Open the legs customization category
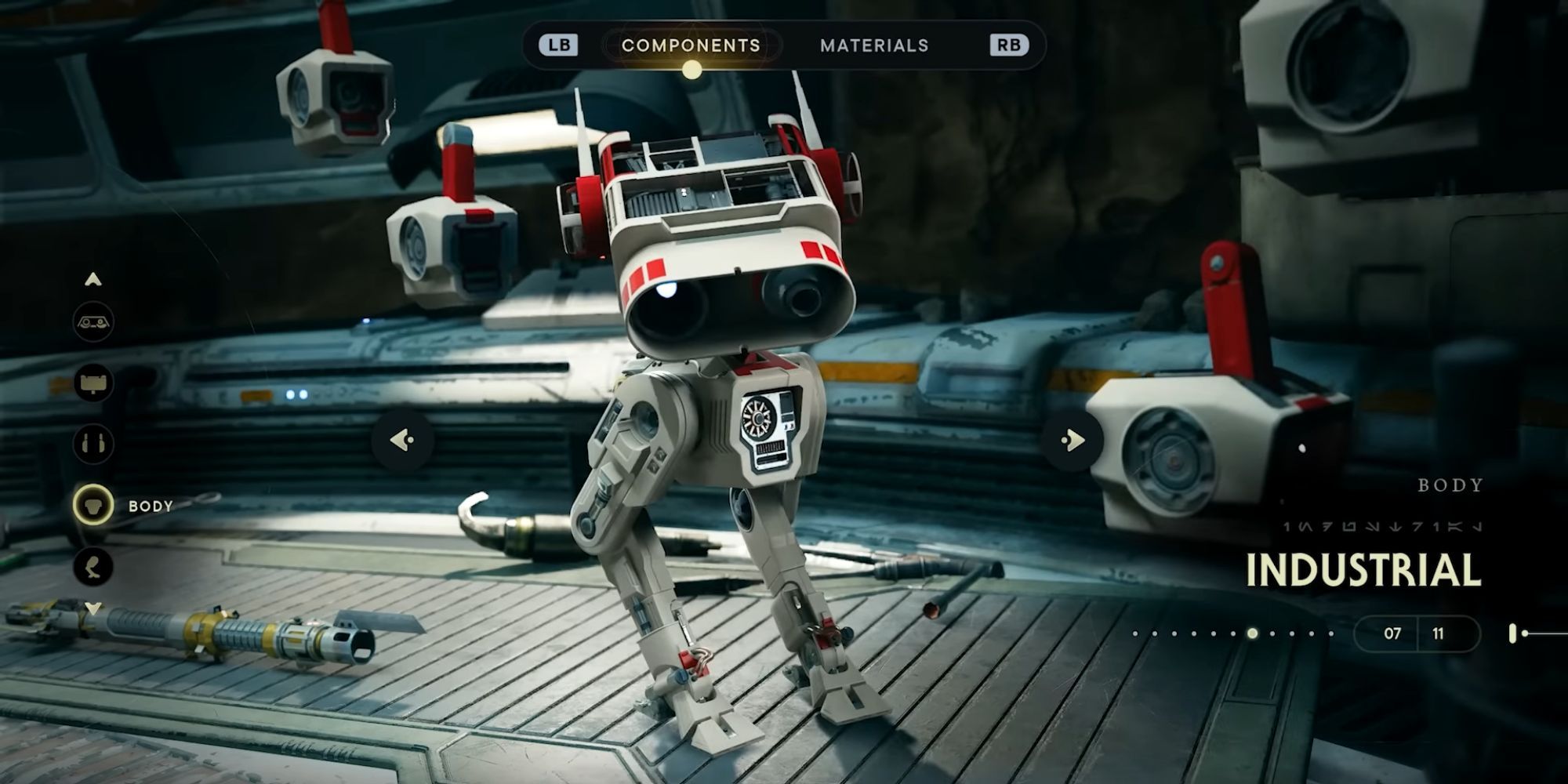Image resolution: width=1568 pixels, height=784 pixels. (92, 566)
